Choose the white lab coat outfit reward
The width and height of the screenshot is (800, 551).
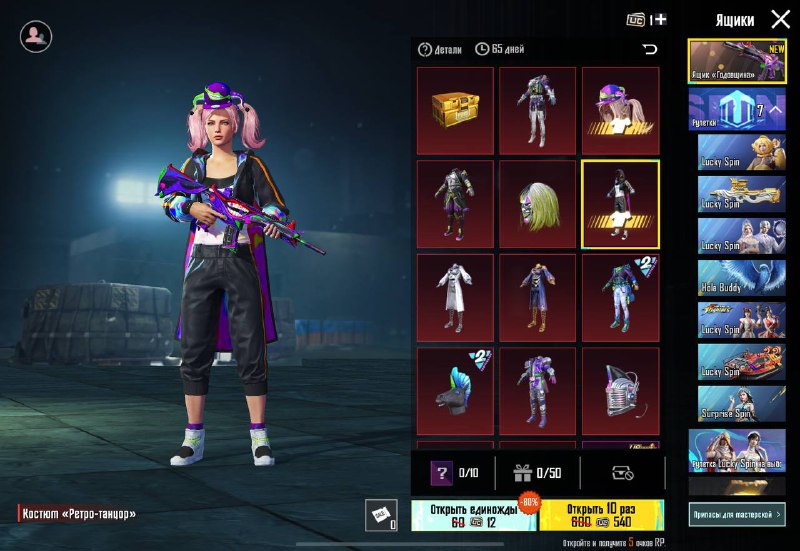pos(455,297)
